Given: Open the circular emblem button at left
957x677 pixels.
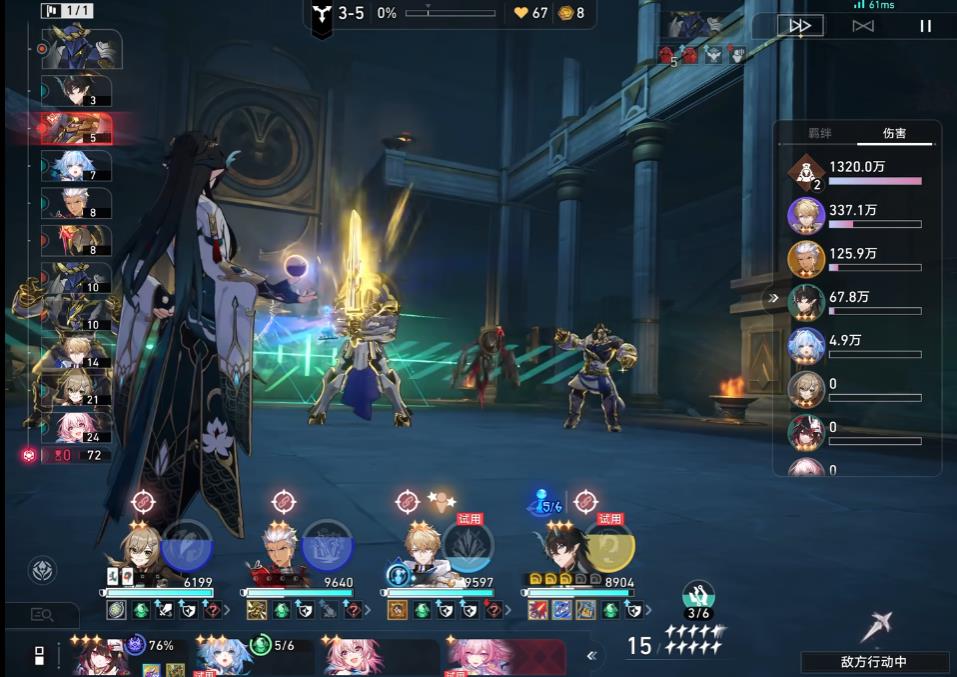Looking at the screenshot, I should (x=42, y=570).
